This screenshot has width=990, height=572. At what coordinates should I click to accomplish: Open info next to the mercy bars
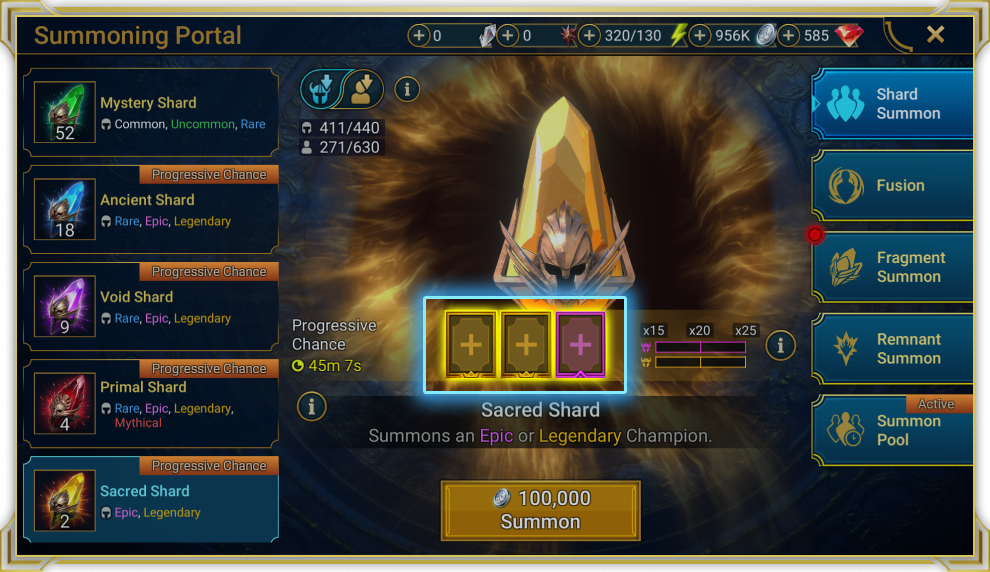tap(780, 346)
